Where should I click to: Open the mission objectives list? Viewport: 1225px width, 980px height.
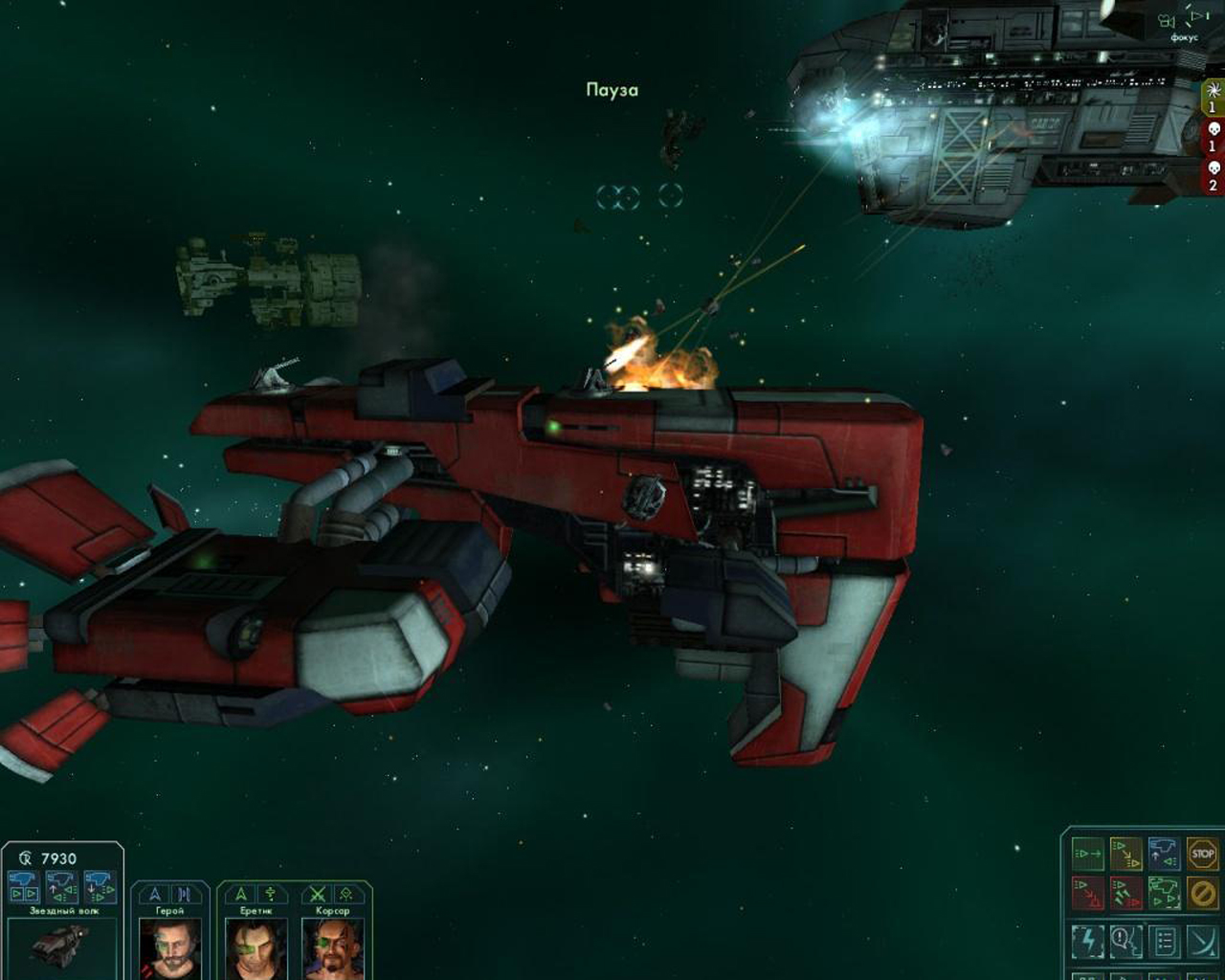click(x=1164, y=942)
